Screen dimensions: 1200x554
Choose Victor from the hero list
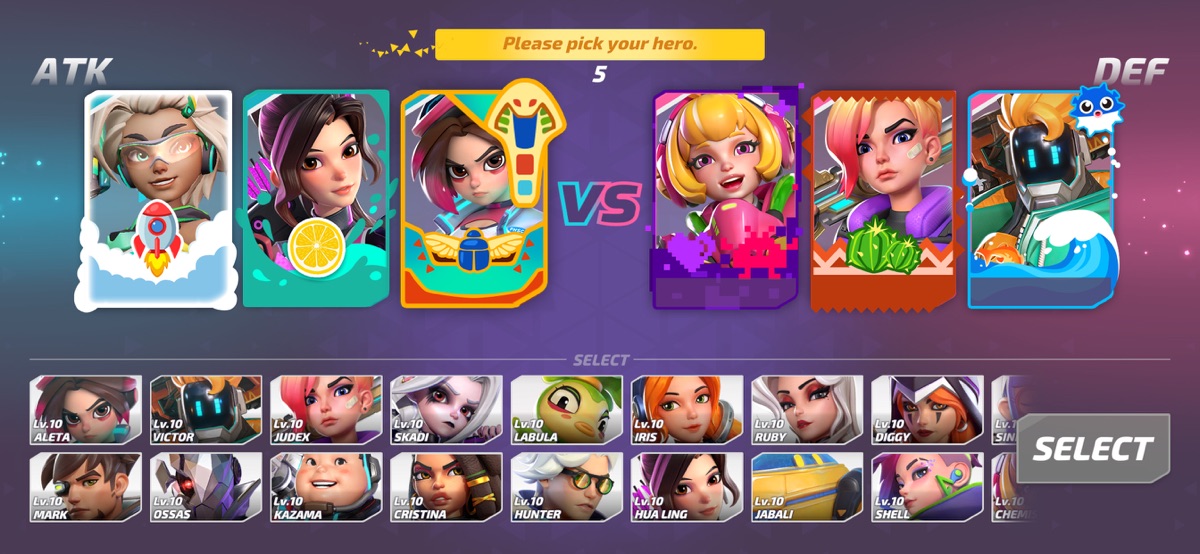(x=206, y=410)
